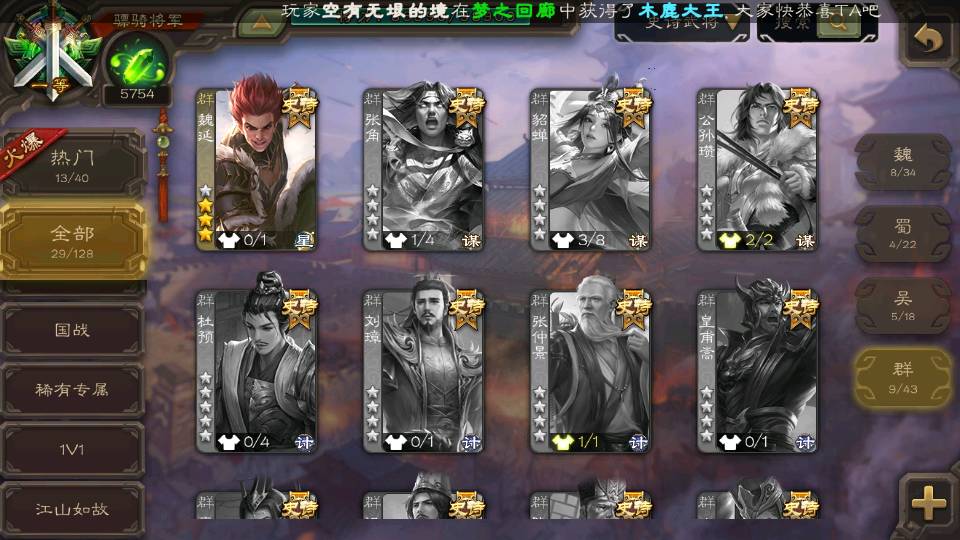Filter heroes by 蜀 faction
The height and width of the screenshot is (540, 960).
[903, 233]
